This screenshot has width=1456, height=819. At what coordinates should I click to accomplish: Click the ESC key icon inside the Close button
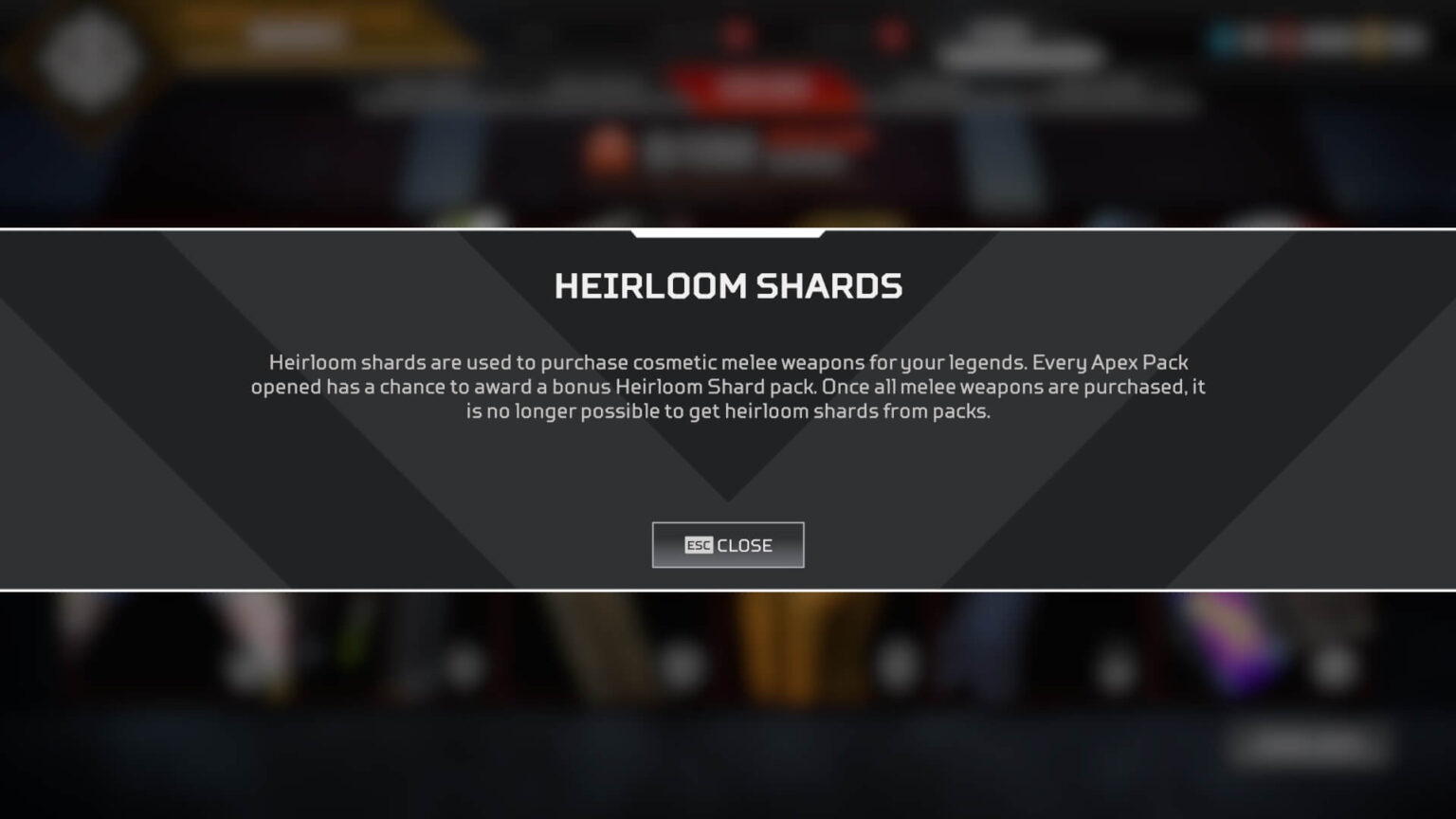pyautogui.click(x=697, y=544)
